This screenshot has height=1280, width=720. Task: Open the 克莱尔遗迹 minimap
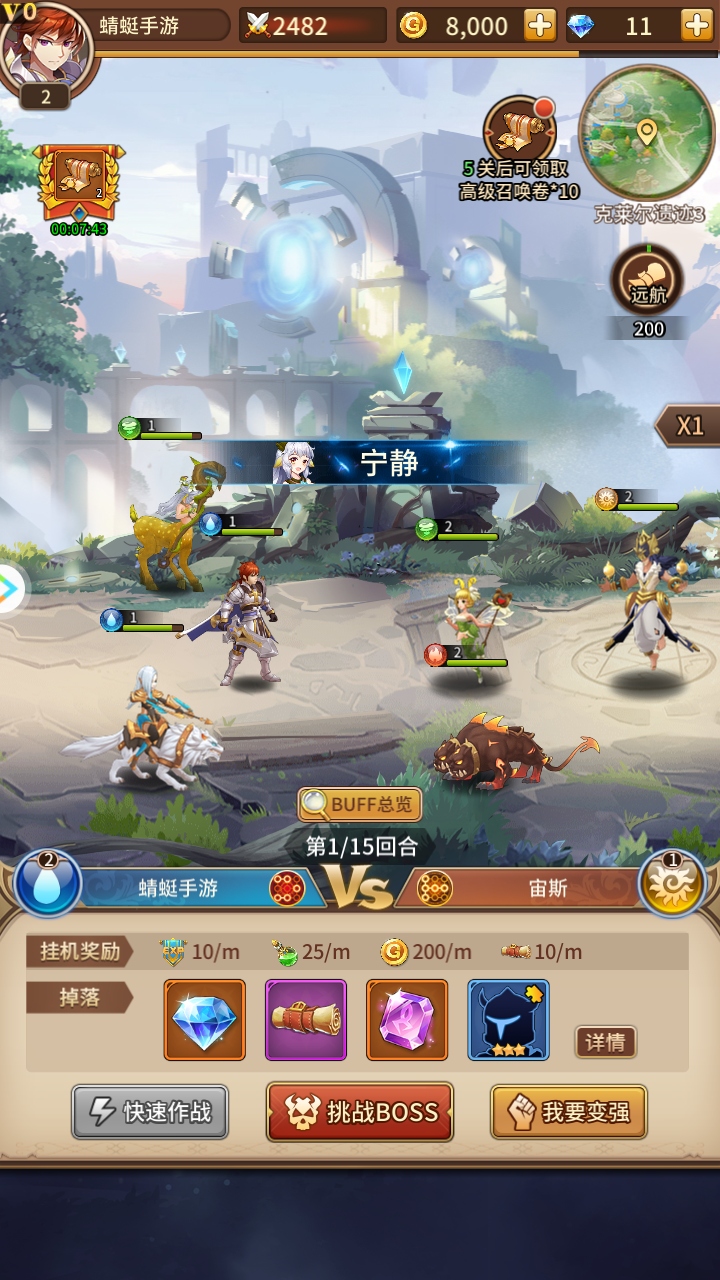click(x=647, y=135)
